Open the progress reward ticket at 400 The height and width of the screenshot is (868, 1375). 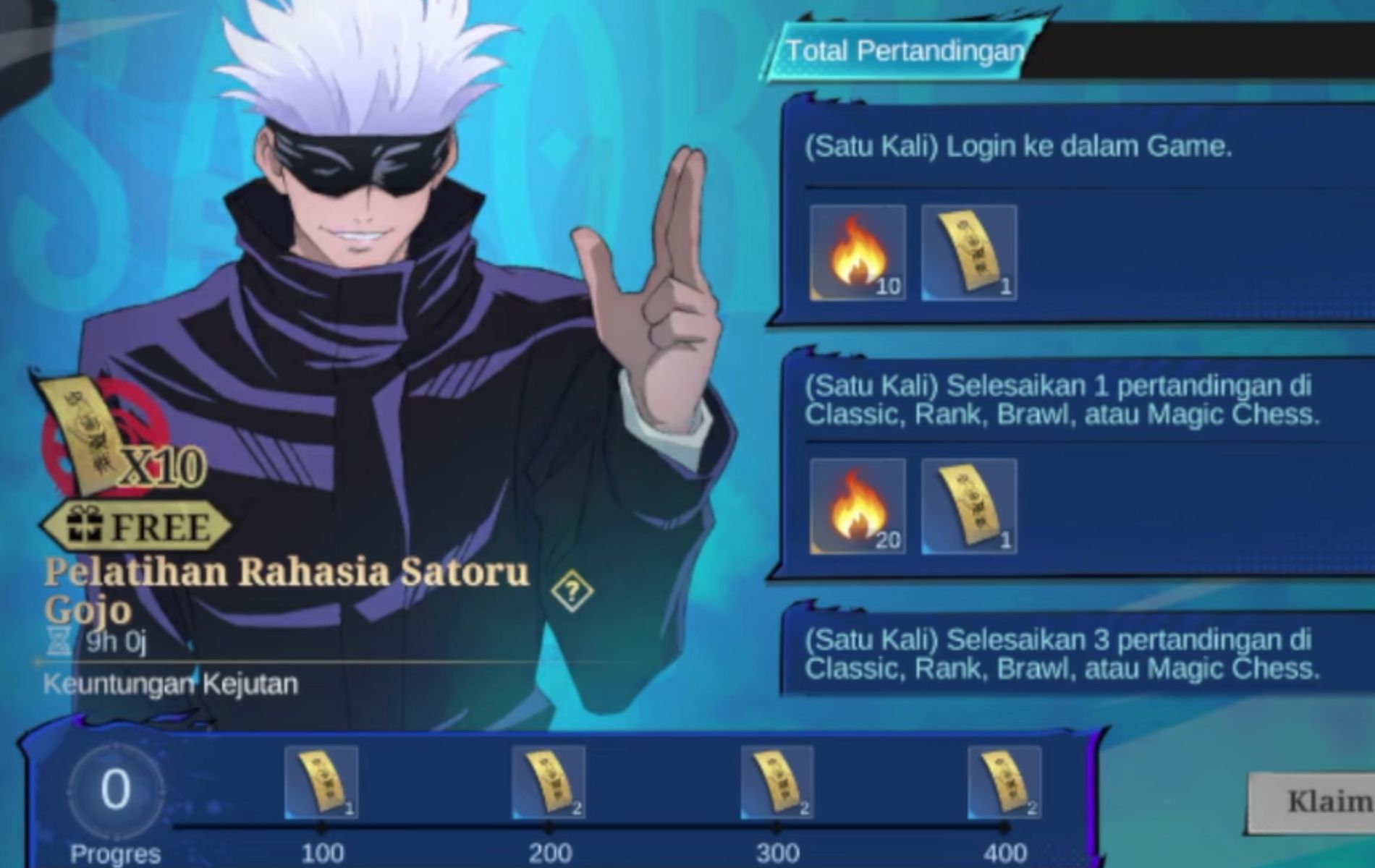[x=1004, y=783]
